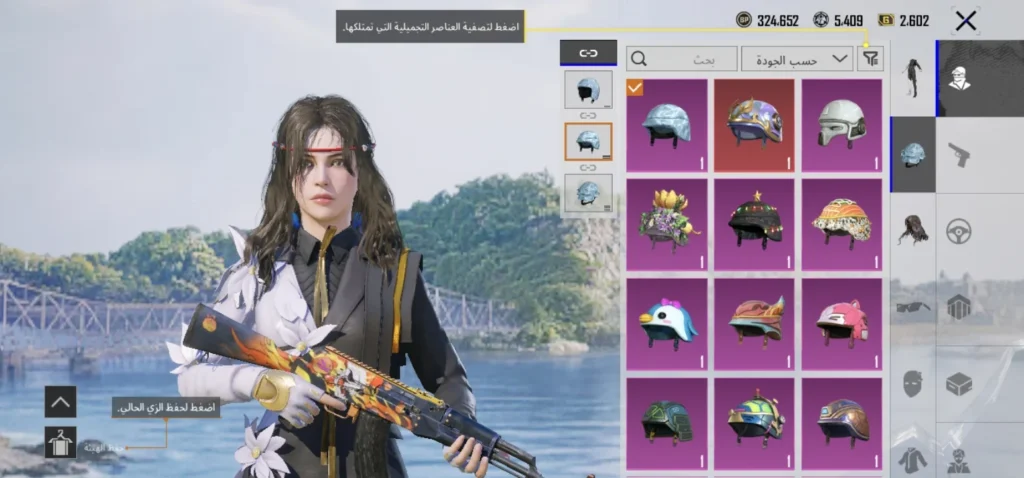Pick the helmet on red background
1024x478 pixels.
pyautogui.click(x=755, y=124)
